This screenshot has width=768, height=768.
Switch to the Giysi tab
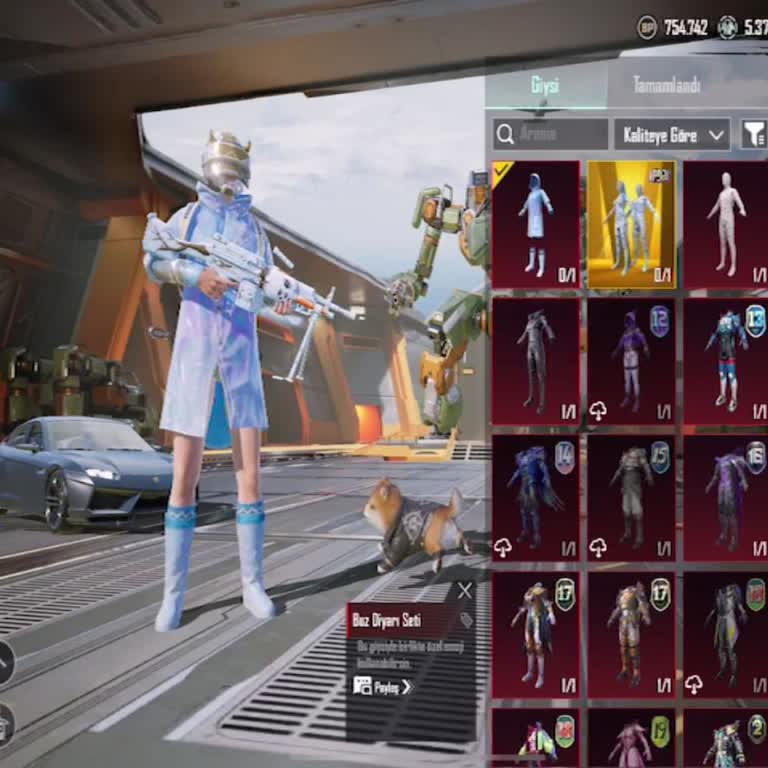click(545, 85)
